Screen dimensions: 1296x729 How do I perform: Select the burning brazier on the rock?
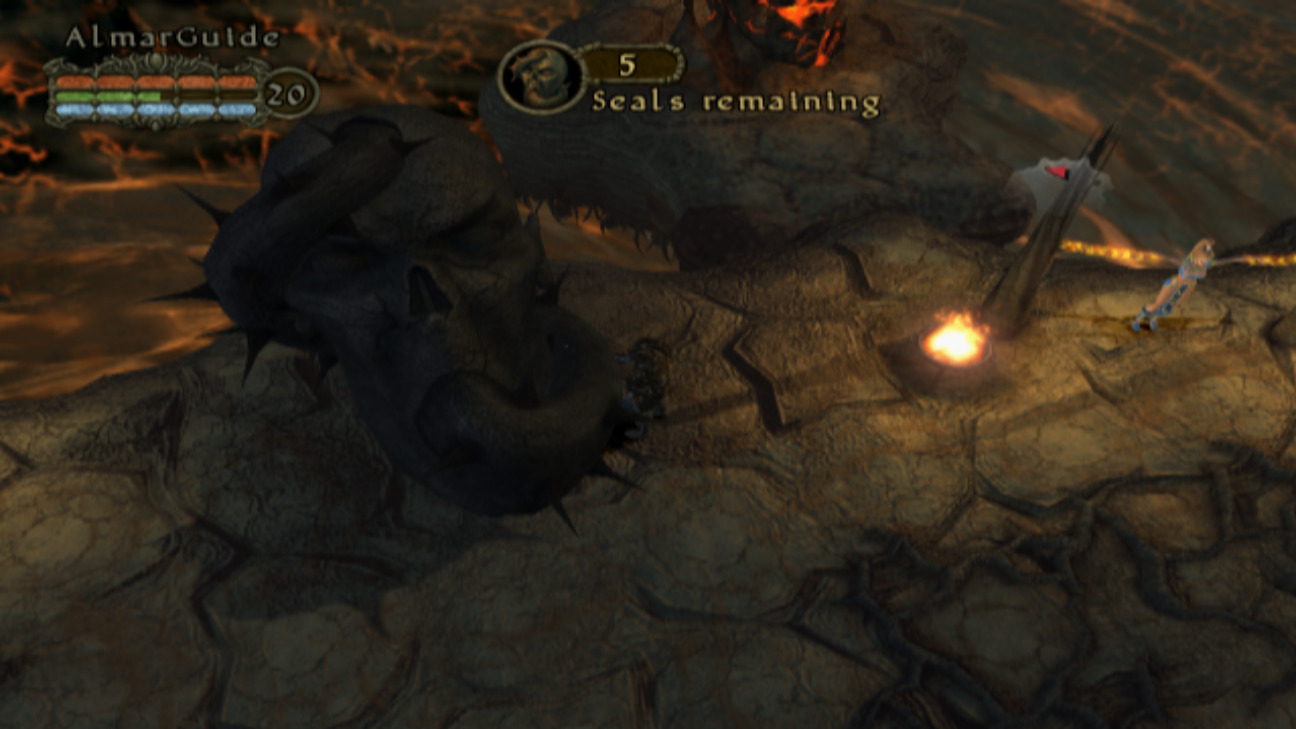[x=957, y=338]
